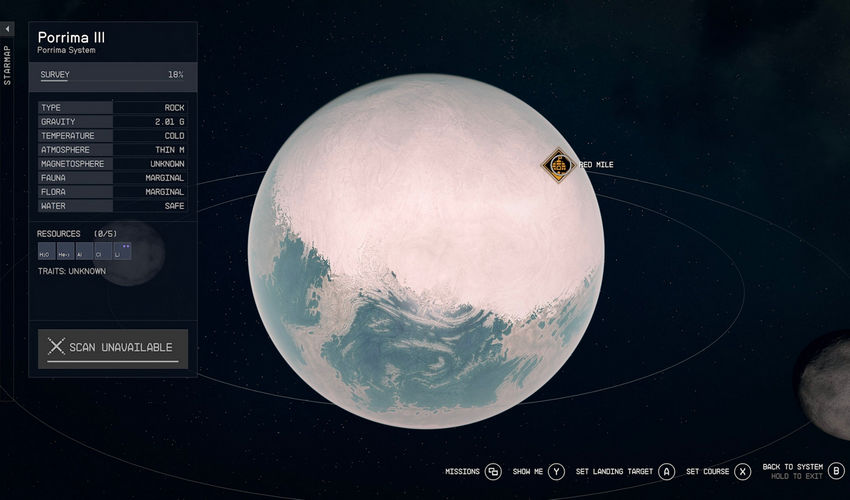Pick the Al resource tile
The image size is (850, 500).
tap(84, 252)
